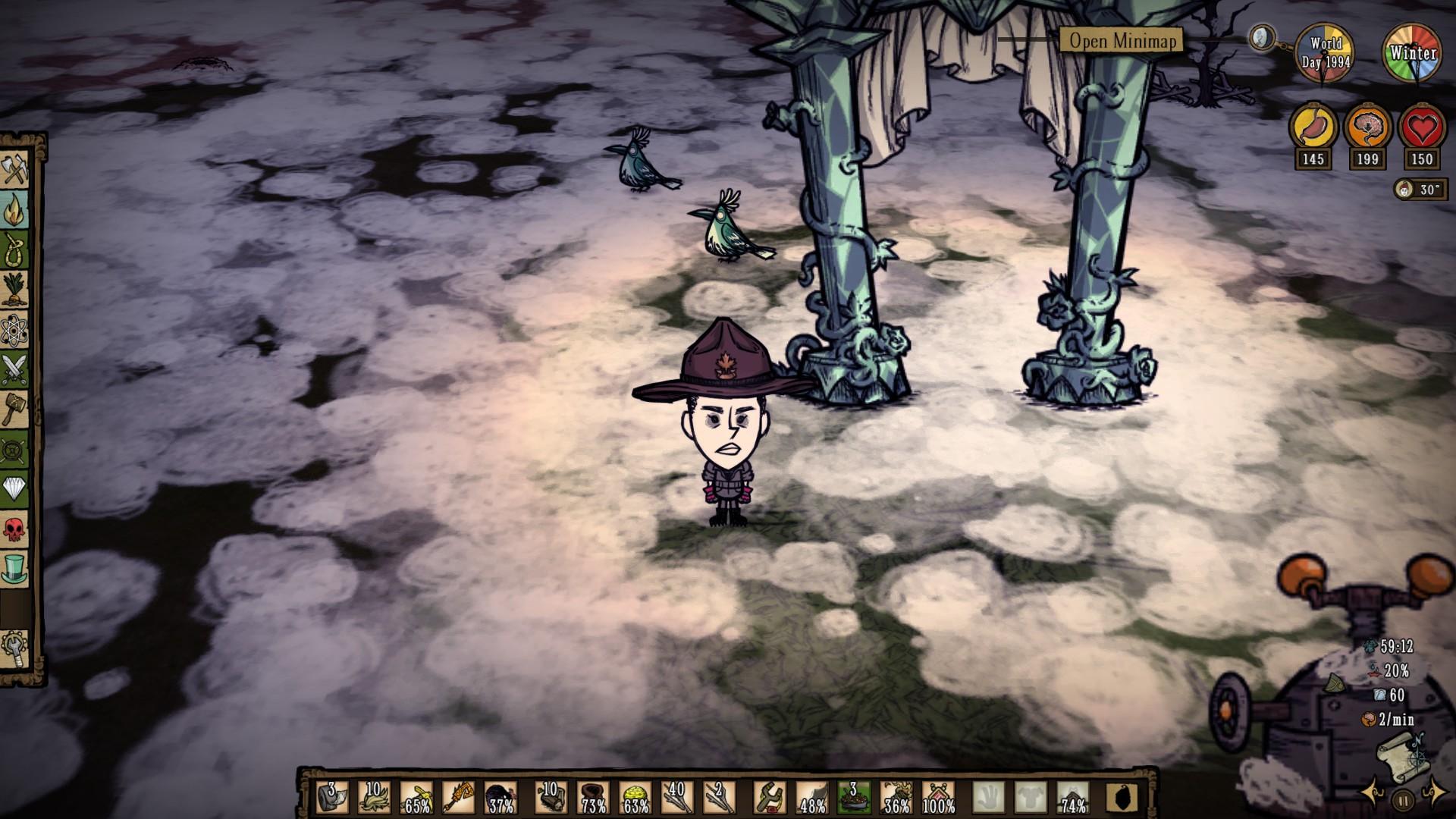Open the wrench and gear crafting tab
Viewport: 1456px width, 819px height.
click(15, 648)
